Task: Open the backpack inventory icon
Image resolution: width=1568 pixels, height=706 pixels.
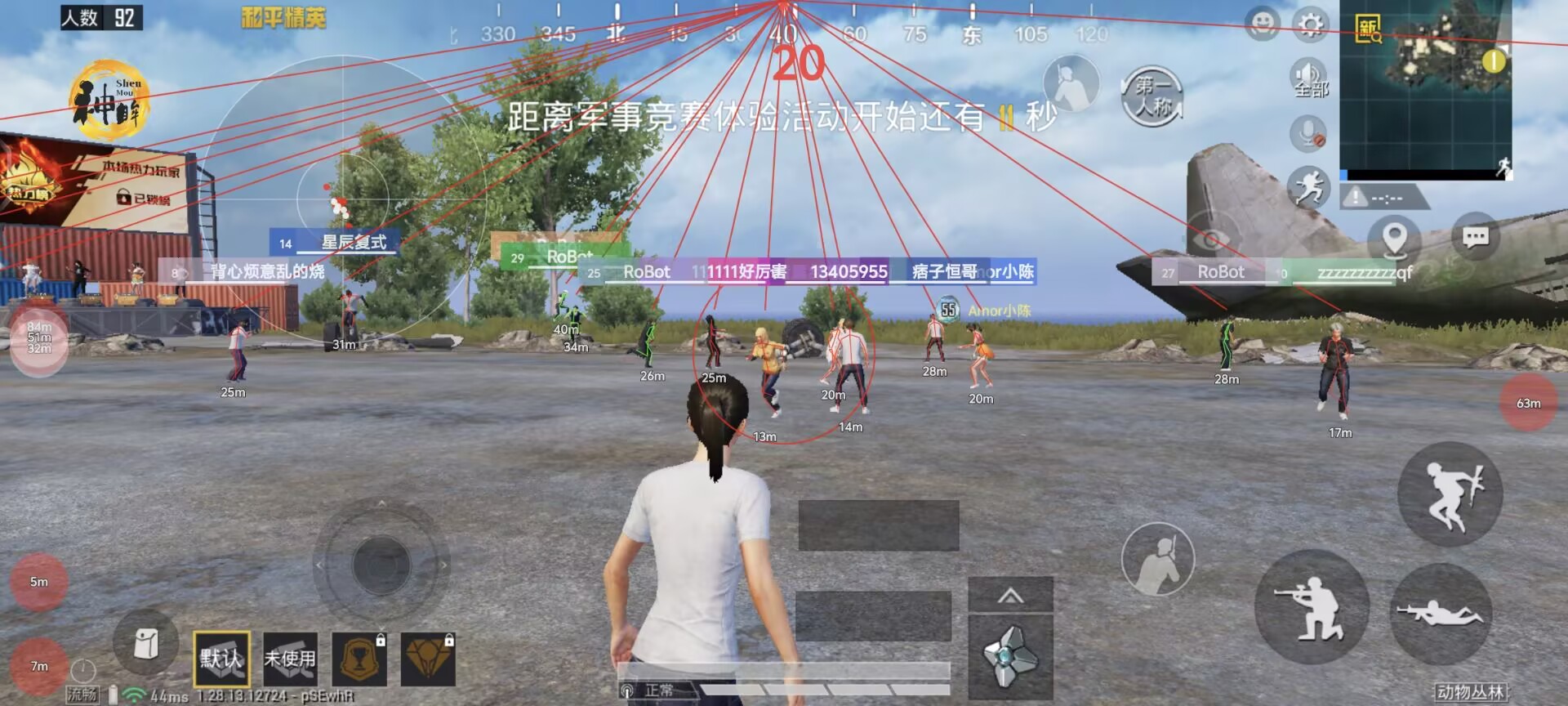Action: (147, 646)
